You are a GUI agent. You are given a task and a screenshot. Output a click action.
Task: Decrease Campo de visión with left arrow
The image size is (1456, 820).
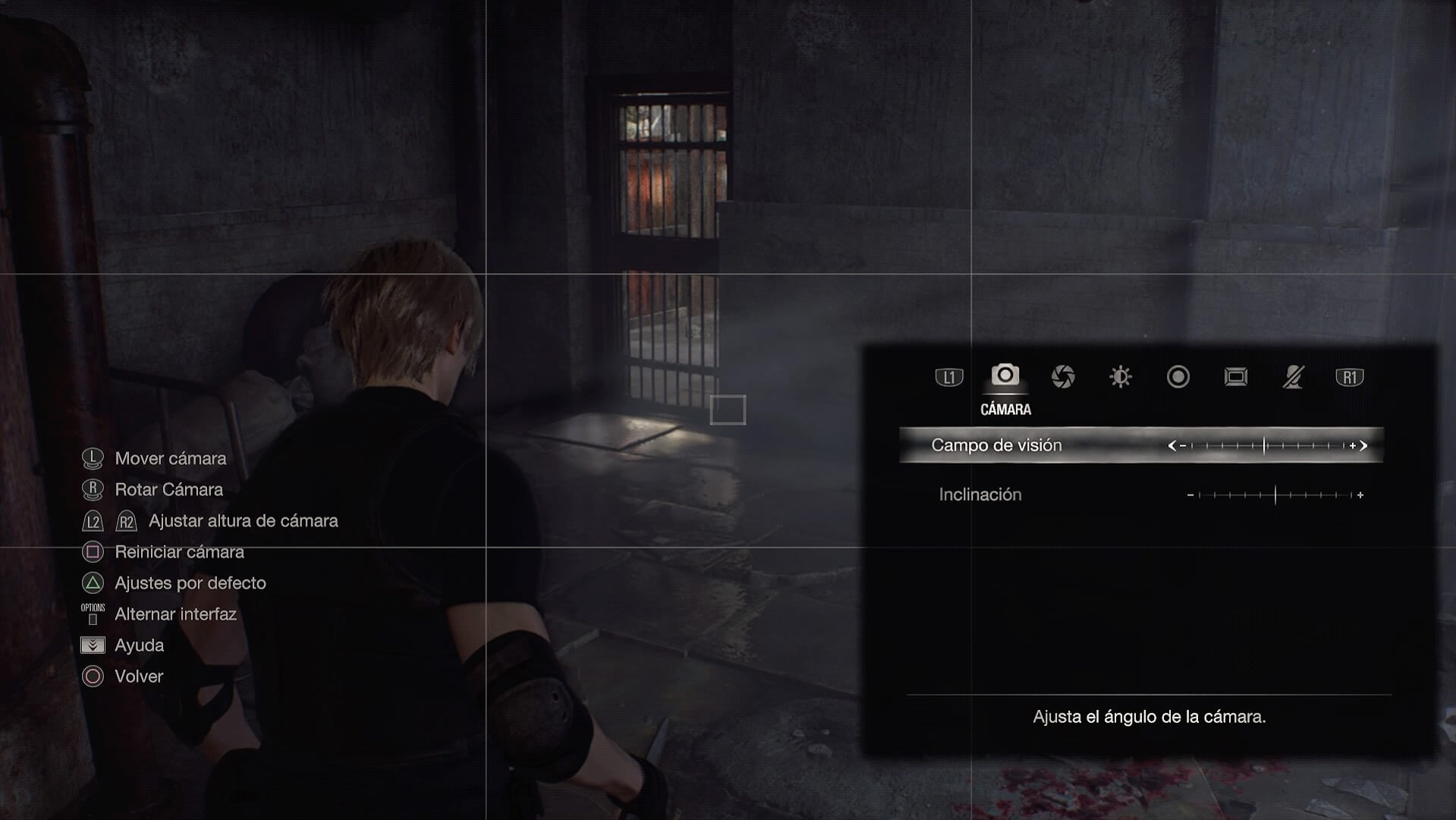tap(1172, 445)
